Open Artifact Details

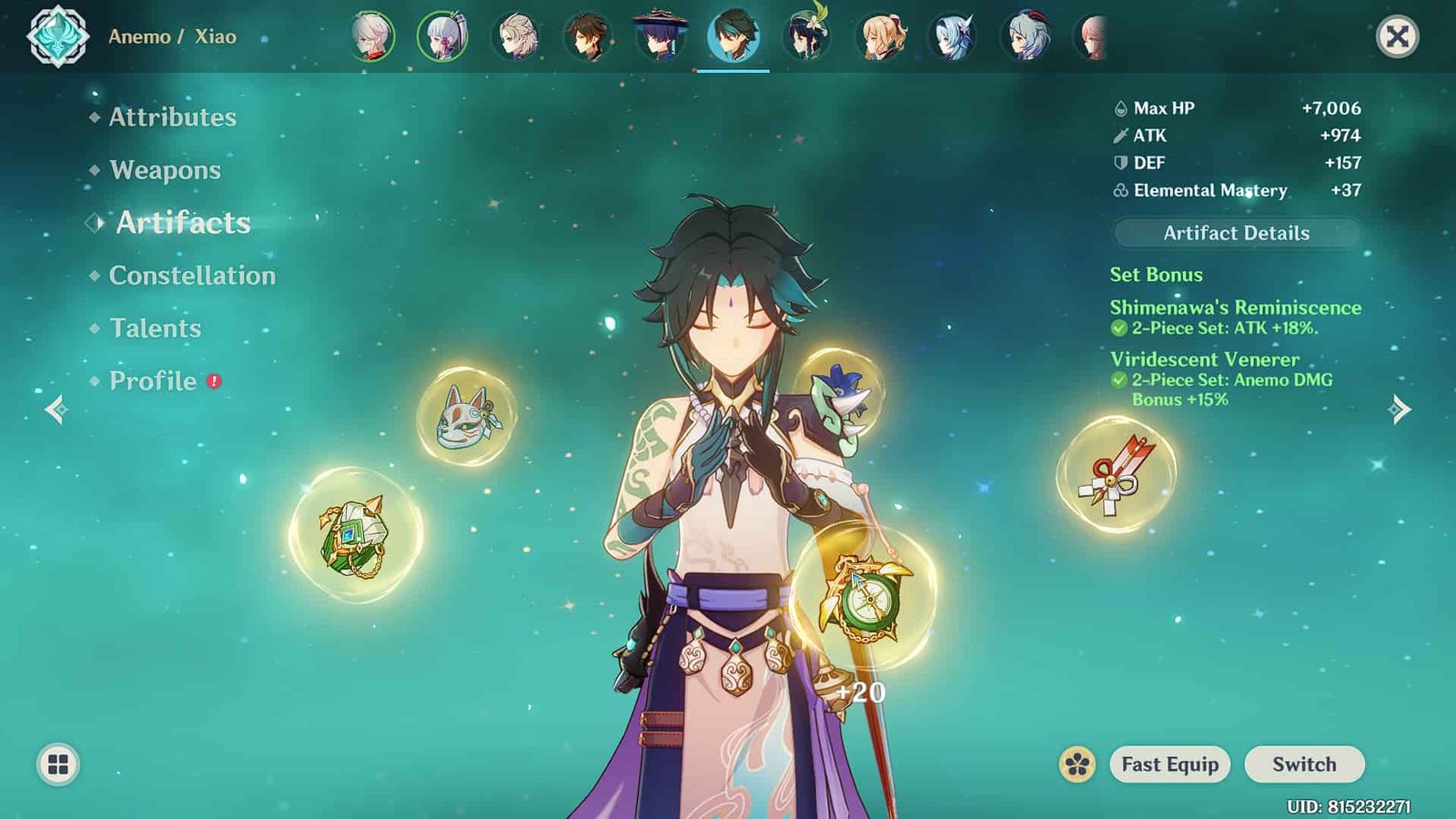pyautogui.click(x=1236, y=233)
